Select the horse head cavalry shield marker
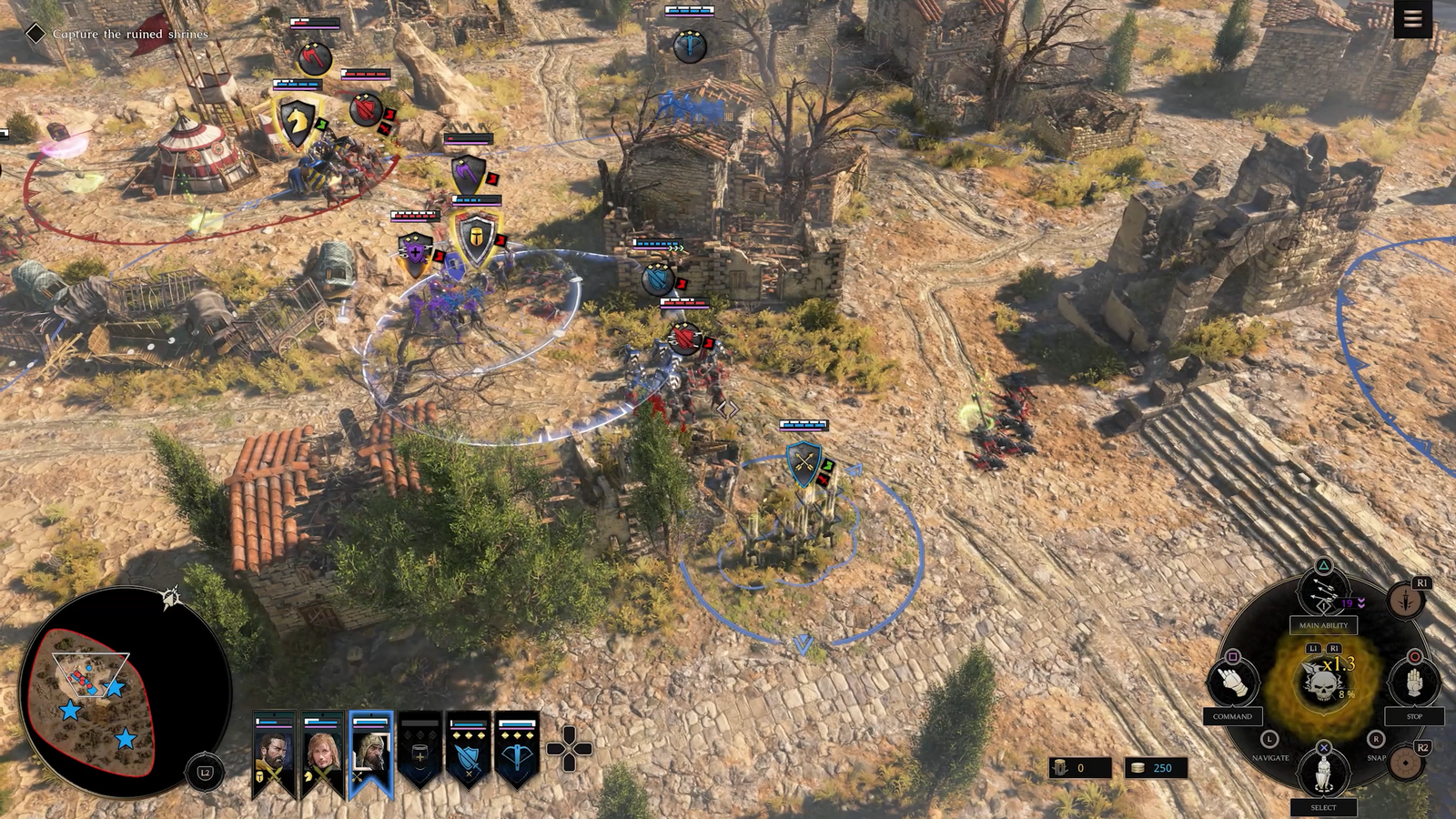The image size is (1456, 819). [296, 121]
